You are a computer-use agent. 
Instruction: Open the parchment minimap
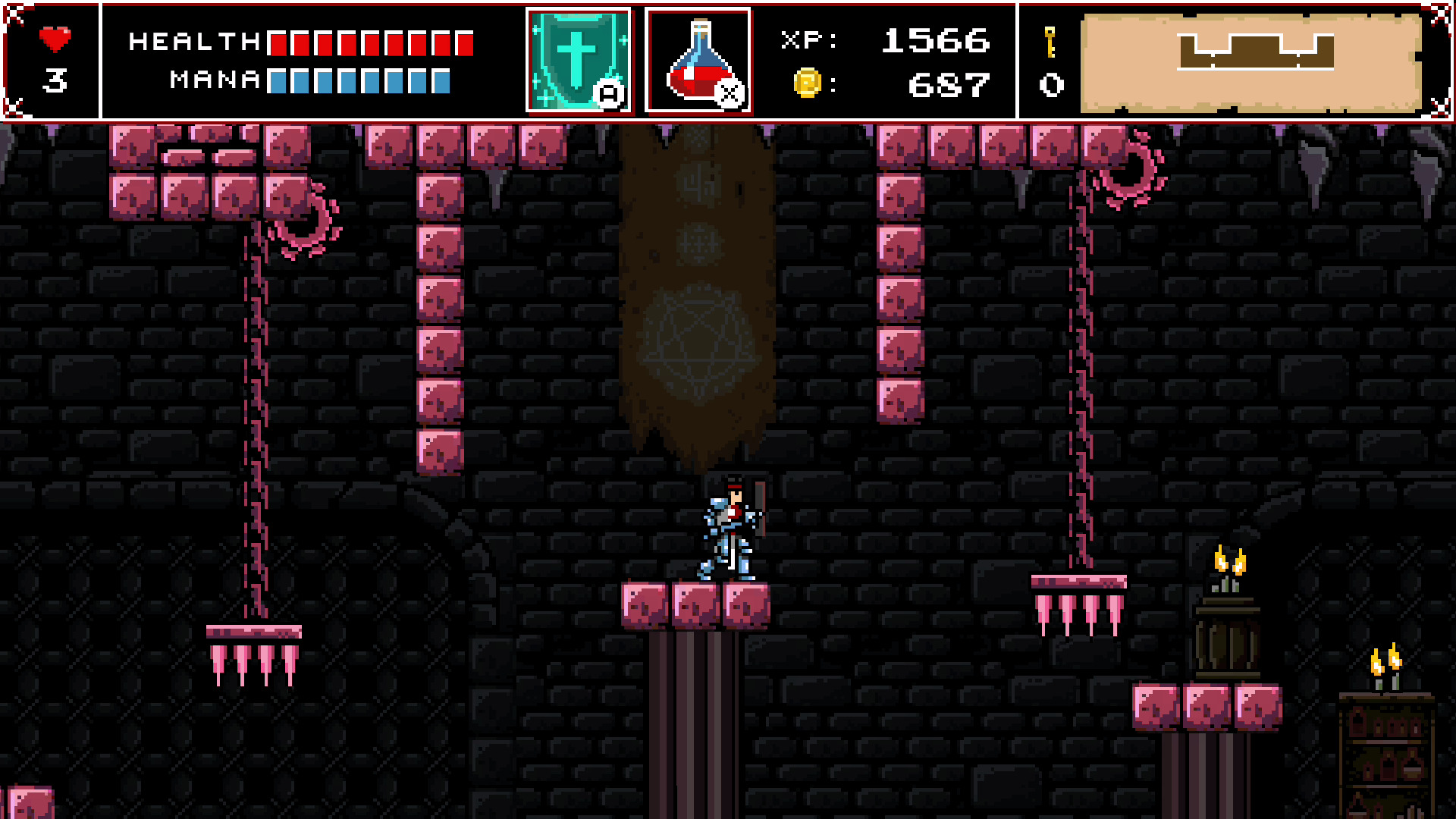pyautogui.click(x=1251, y=62)
